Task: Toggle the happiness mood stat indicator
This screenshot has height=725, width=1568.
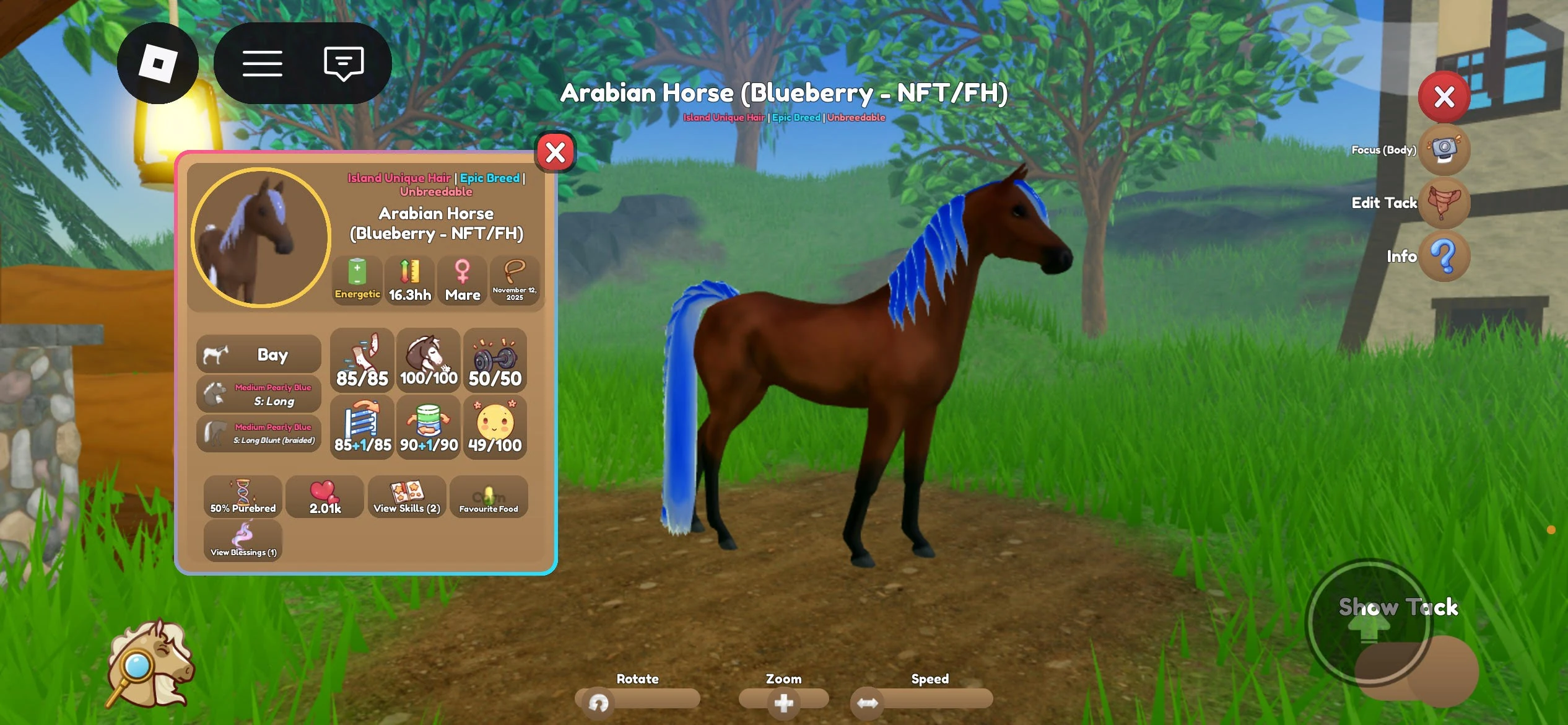Action: tap(495, 426)
